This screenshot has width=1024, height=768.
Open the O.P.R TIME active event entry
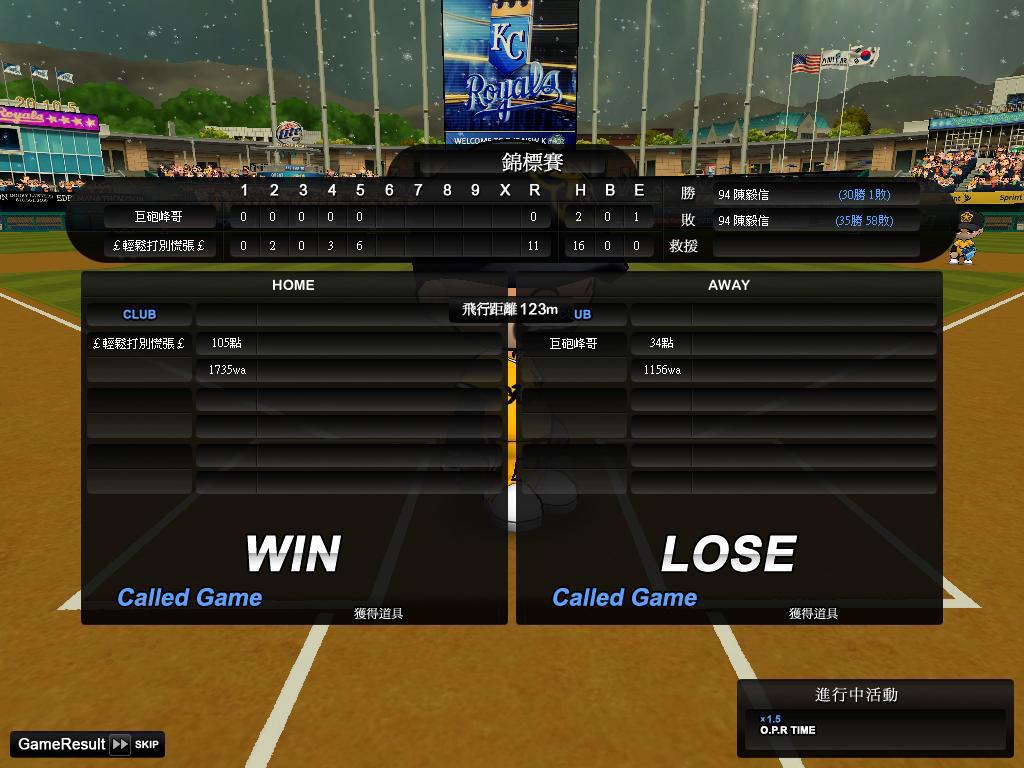[875, 727]
